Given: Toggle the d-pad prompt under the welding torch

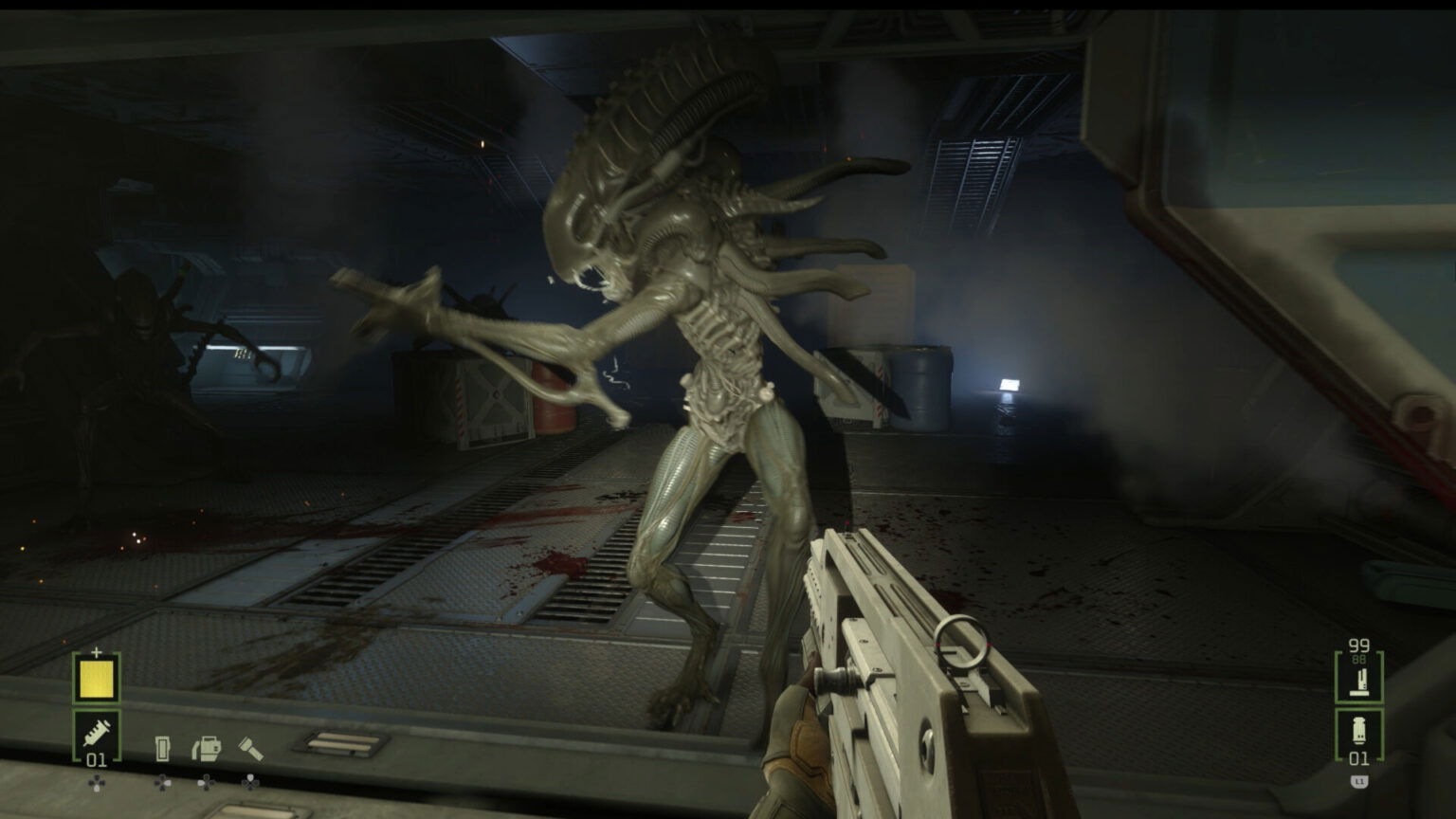Looking at the screenshot, I should (205, 783).
